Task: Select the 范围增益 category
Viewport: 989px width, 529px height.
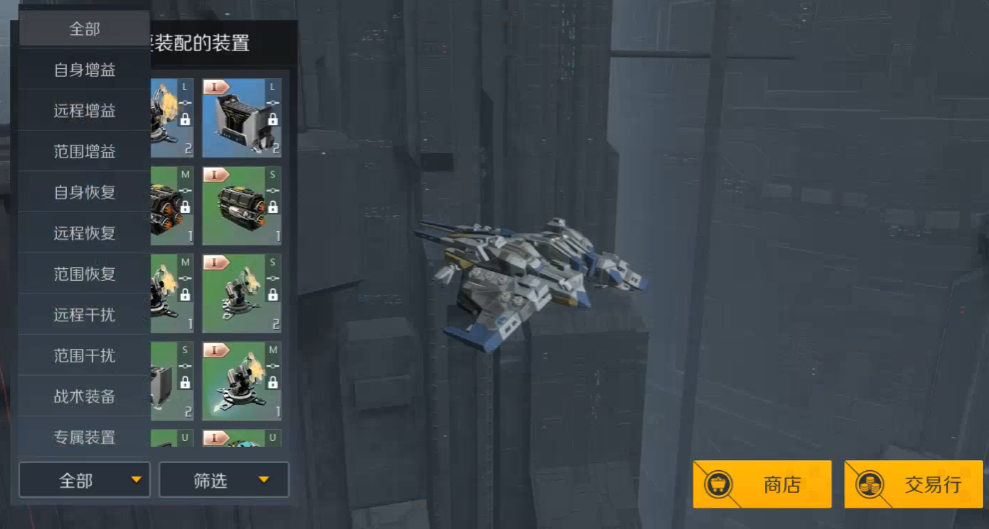Action: pyautogui.click(x=84, y=152)
